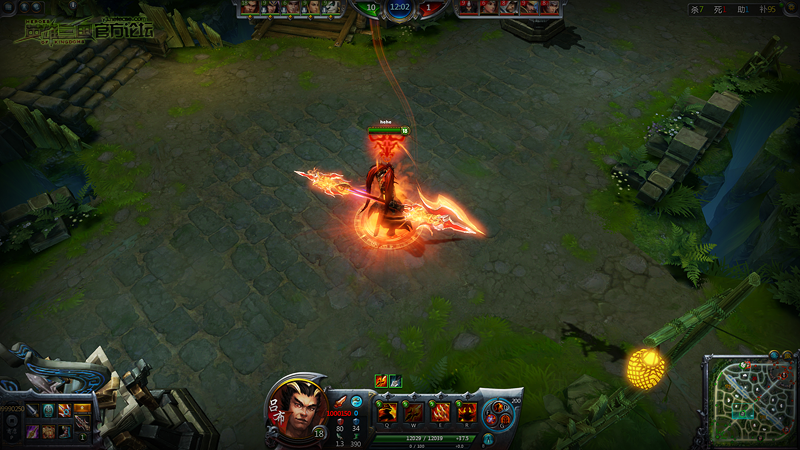Select the teal armor inventory item

[x=48, y=409]
